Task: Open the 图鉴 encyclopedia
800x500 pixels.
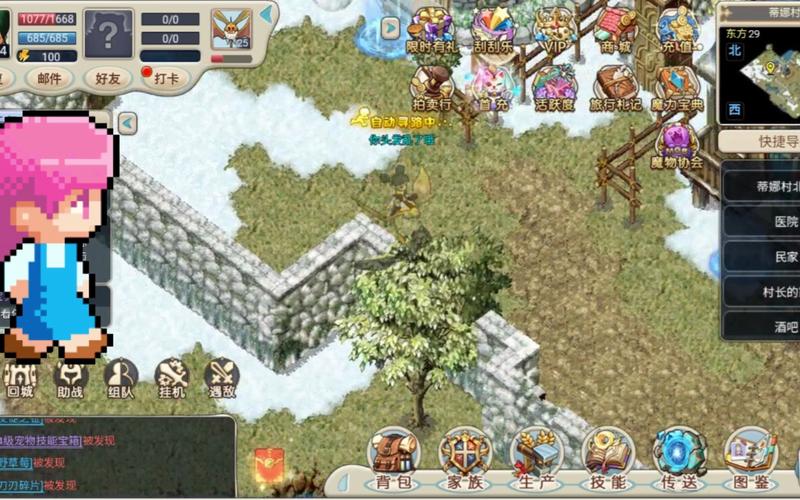Action: coord(750,457)
